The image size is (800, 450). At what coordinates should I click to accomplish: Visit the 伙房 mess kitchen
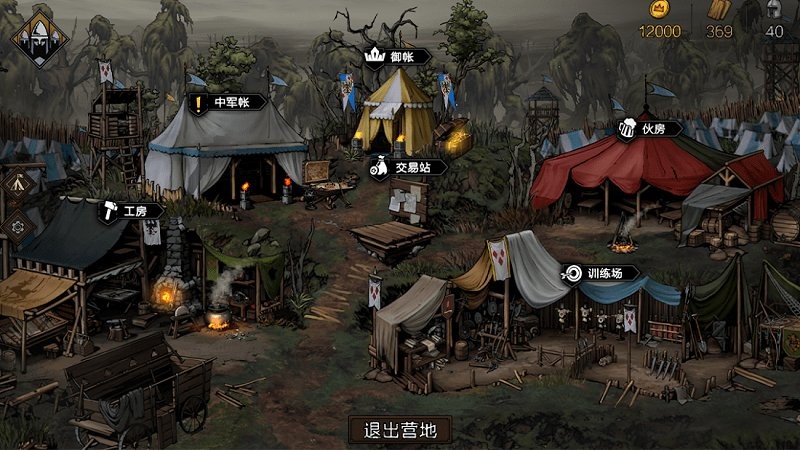(x=649, y=128)
